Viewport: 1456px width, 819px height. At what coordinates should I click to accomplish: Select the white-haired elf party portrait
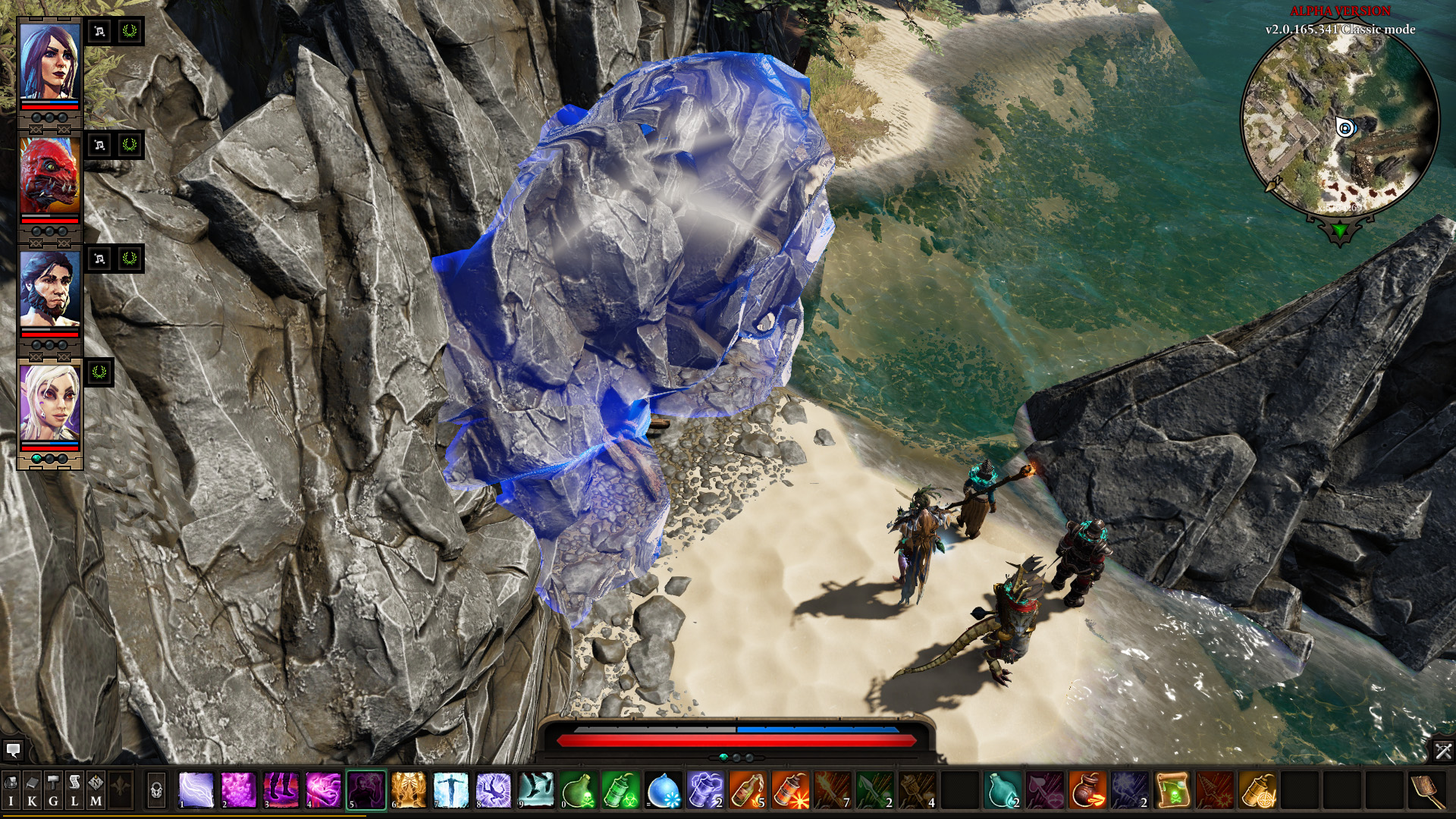click(x=49, y=402)
